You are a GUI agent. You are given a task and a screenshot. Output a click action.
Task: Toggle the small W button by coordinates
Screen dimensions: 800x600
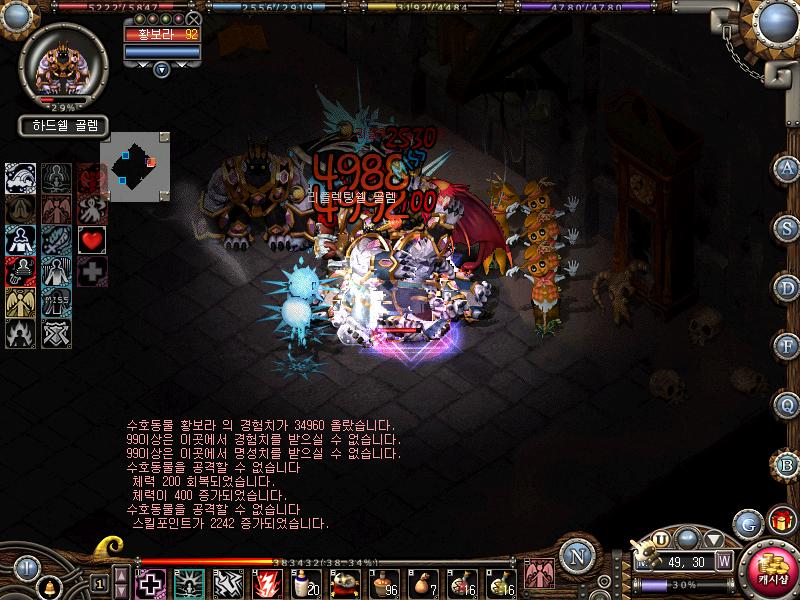point(723,562)
